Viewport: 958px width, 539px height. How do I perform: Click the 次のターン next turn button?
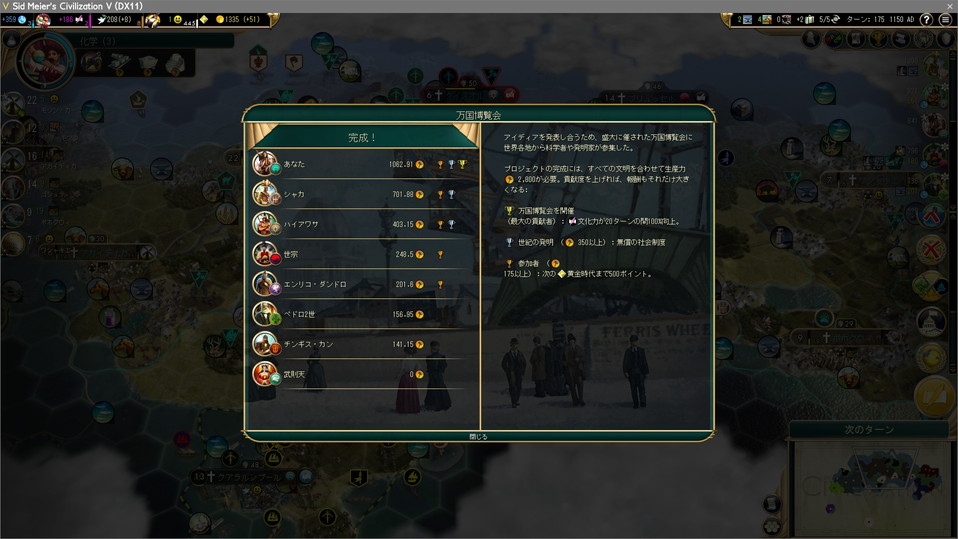[870, 430]
